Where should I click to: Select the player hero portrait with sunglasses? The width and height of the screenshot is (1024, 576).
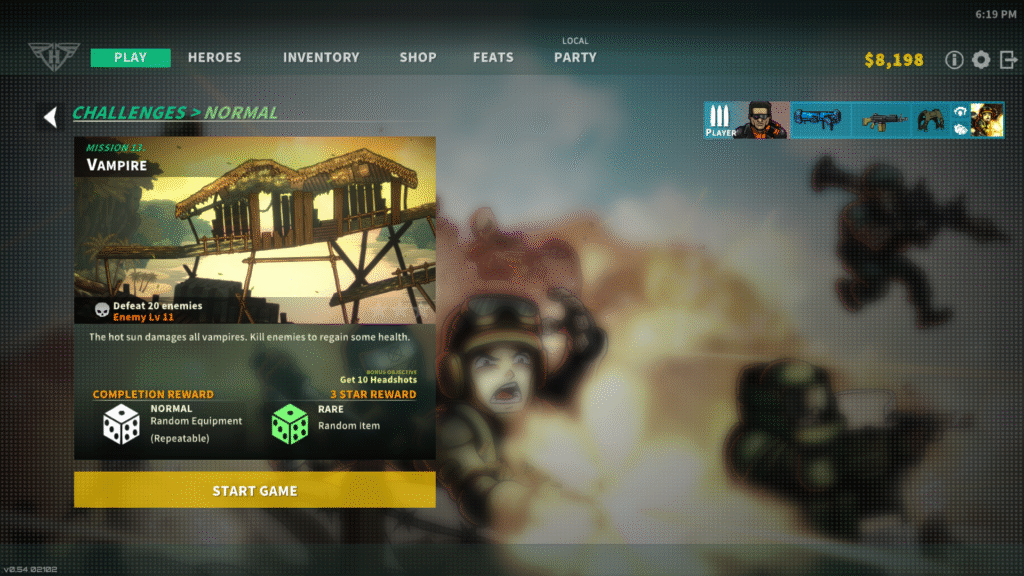pyautogui.click(x=760, y=120)
